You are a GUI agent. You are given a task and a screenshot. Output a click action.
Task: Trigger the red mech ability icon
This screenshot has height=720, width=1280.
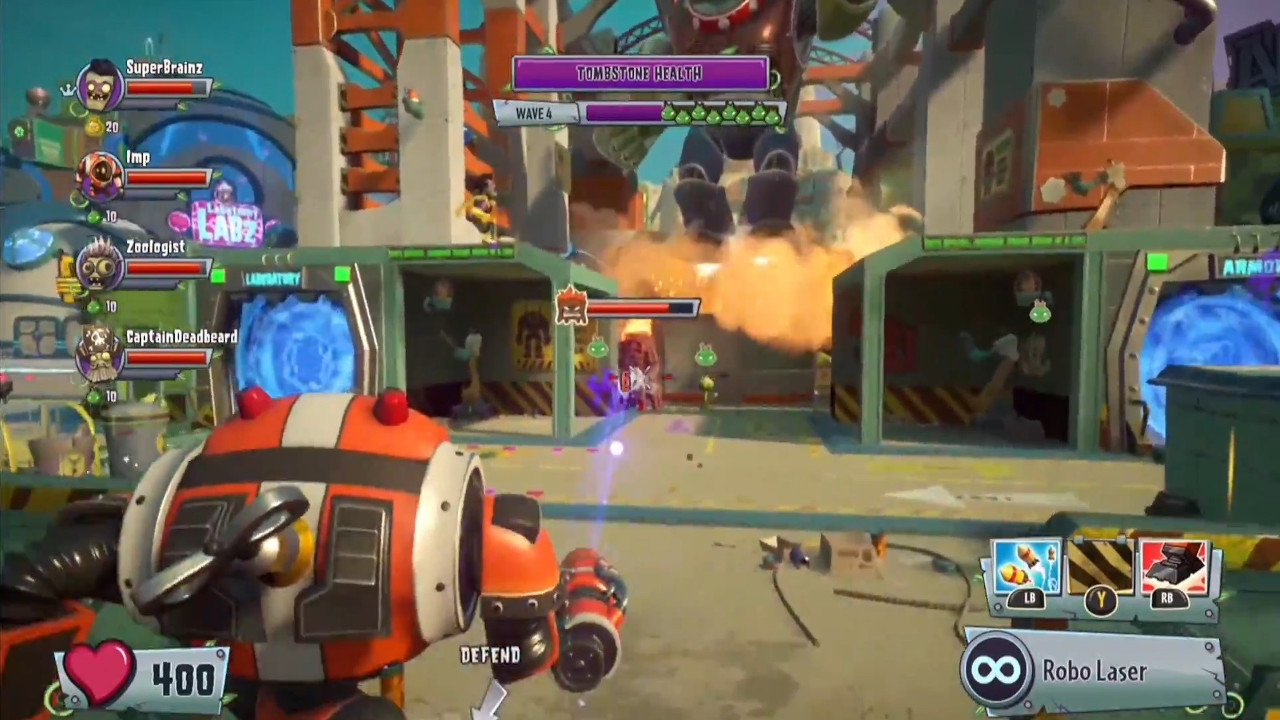1174,566
